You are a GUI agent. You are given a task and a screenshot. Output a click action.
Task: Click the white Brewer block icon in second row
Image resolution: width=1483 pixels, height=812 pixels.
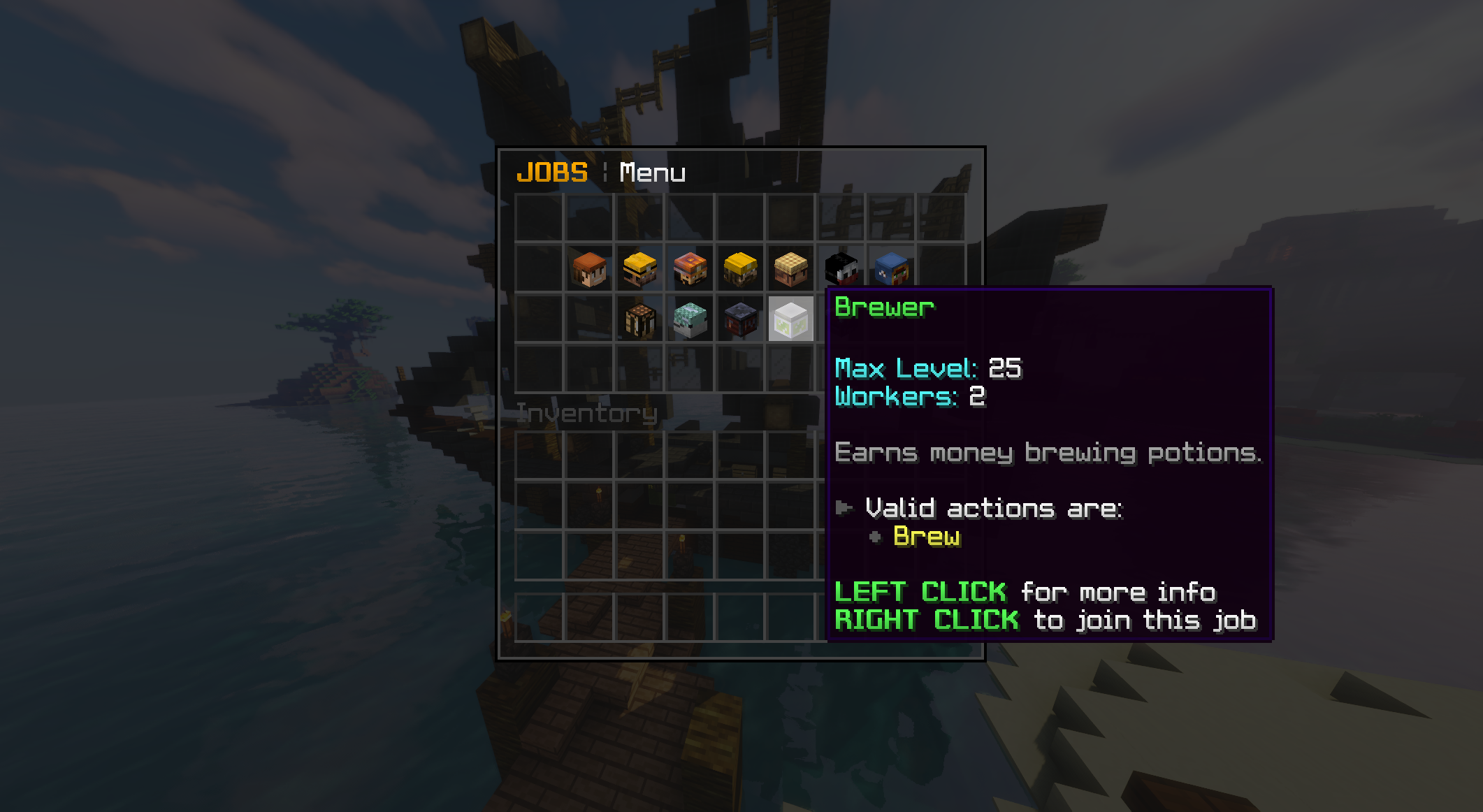(790, 320)
